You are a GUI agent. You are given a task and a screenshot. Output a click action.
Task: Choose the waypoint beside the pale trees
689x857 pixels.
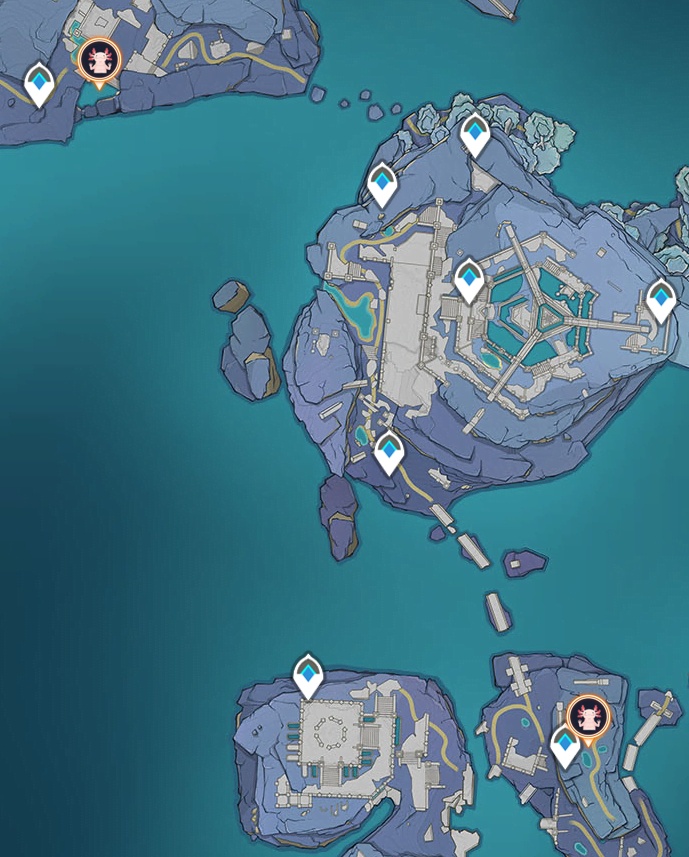475,135
